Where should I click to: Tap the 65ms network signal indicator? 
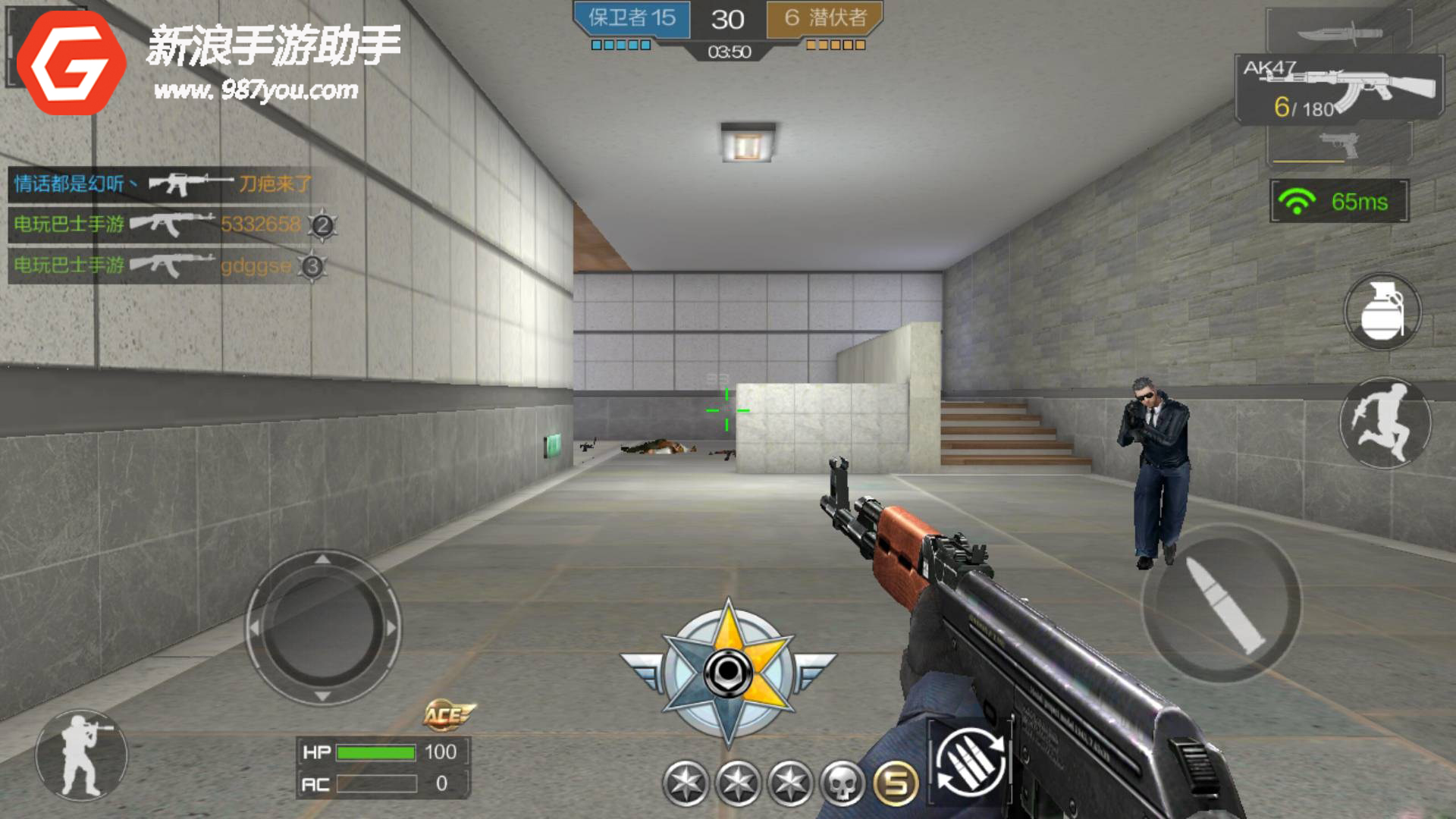pyautogui.click(x=1339, y=202)
